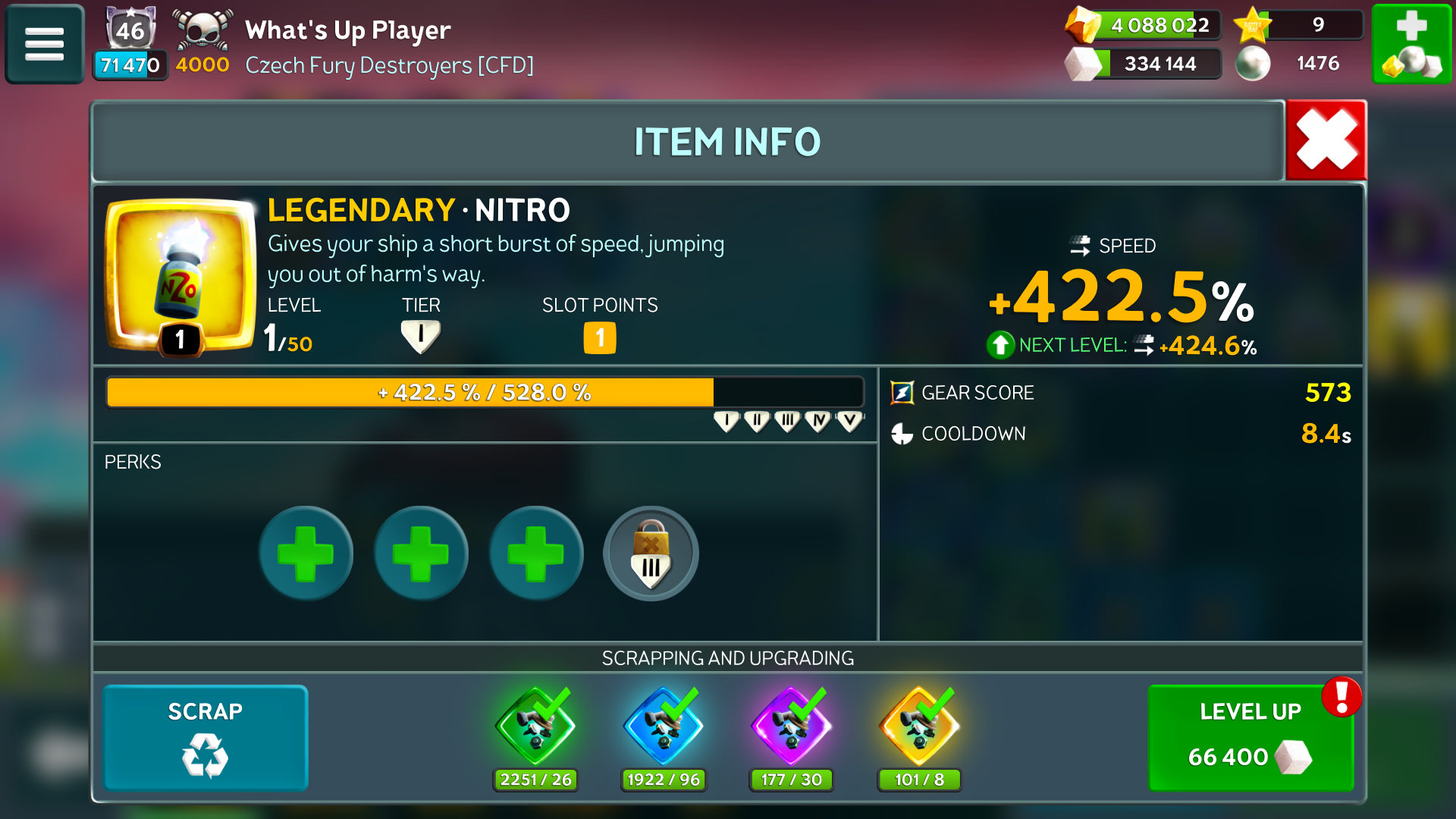View the Czech Fury Destroyers guild
Image resolution: width=1456 pixels, height=819 pixels.
click(389, 65)
